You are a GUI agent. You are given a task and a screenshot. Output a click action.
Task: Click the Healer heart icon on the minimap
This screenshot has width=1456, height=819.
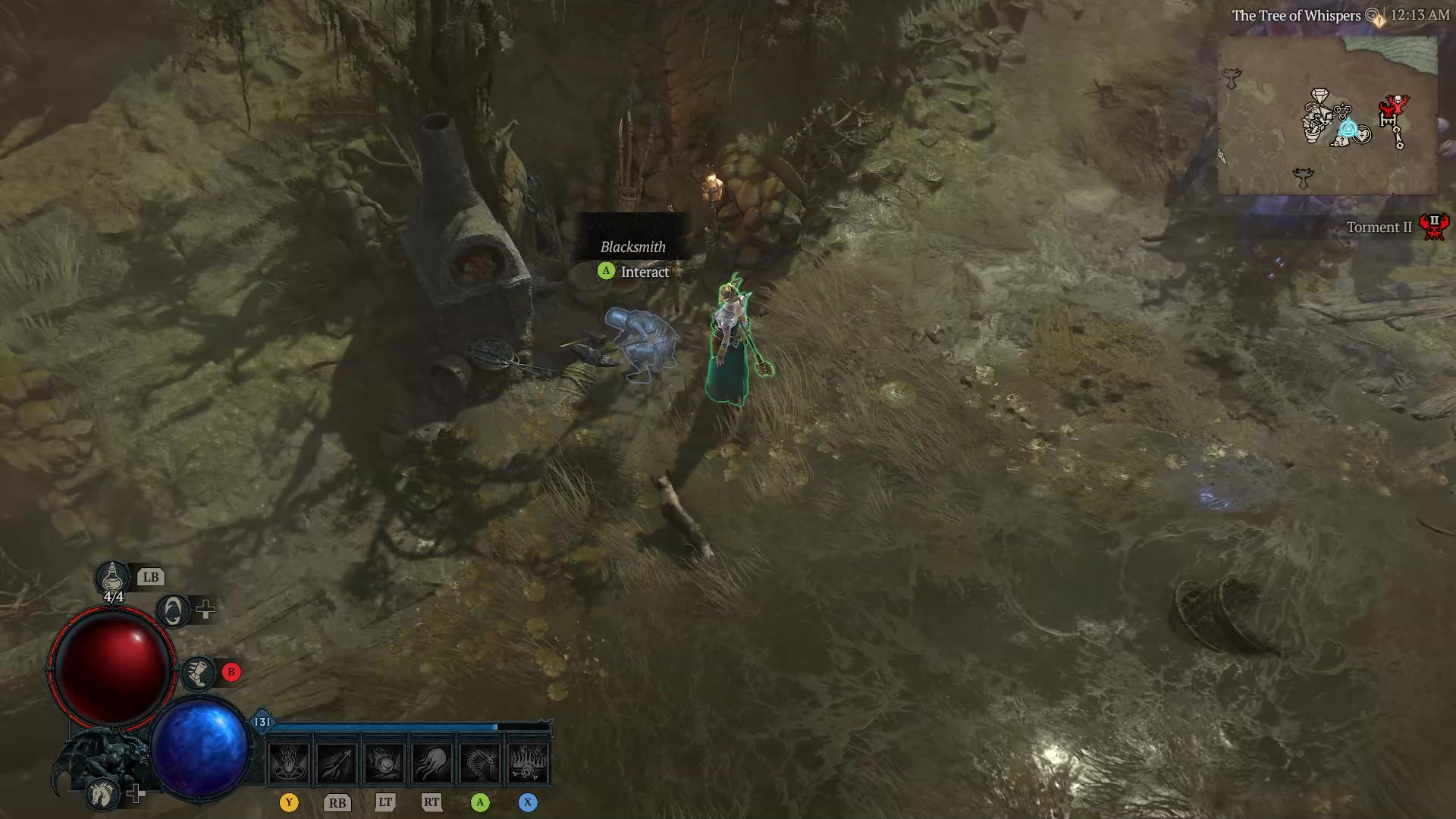pos(1362,135)
